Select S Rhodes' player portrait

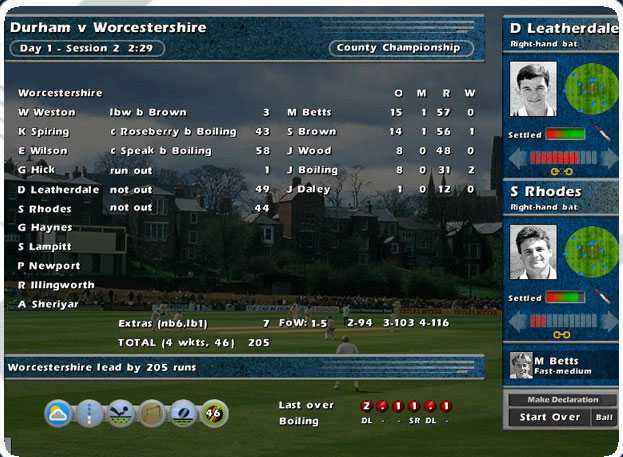coord(532,253)
